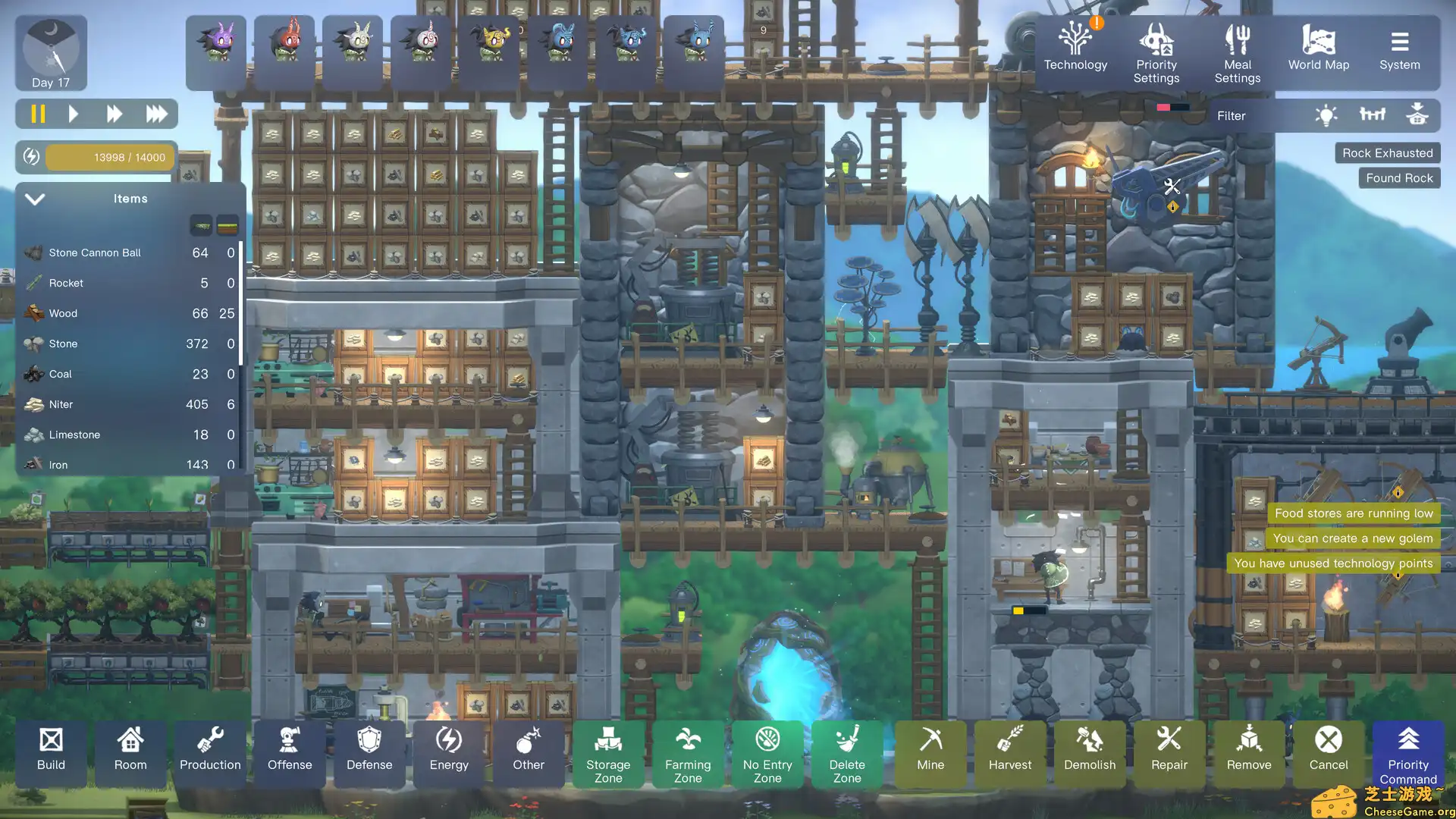
Task: Select the Storage Zone tool
Action: 608,754
